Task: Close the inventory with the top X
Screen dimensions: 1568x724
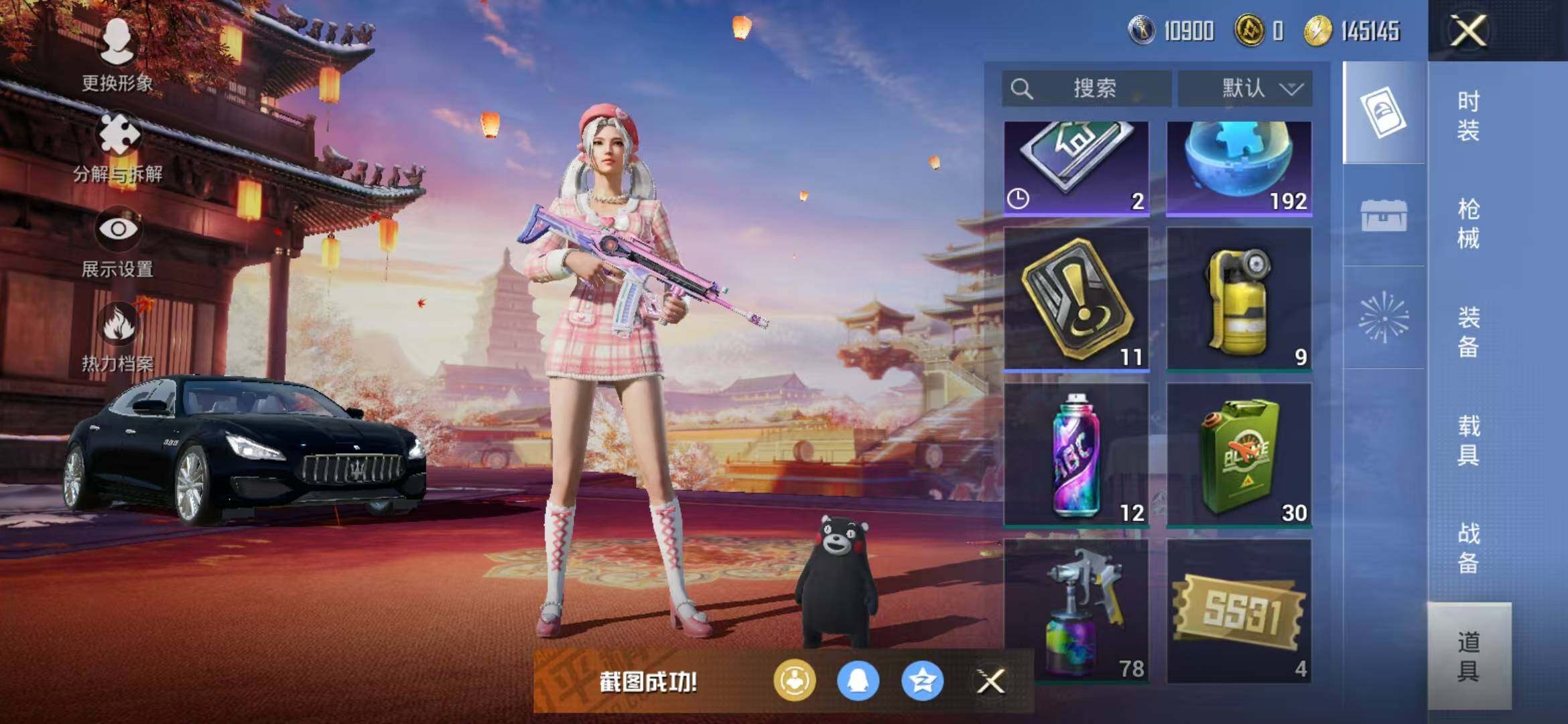Action: click(1467, 31)
